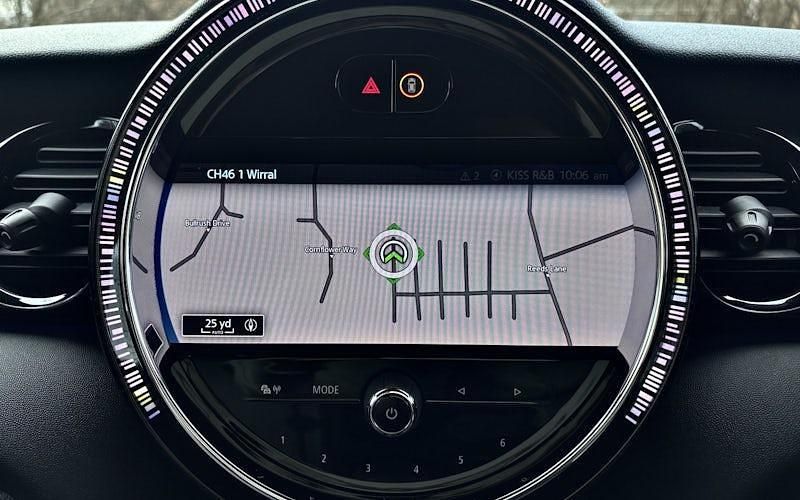
Task: Activate the red hazard warning triangle button
Action: 370,85
